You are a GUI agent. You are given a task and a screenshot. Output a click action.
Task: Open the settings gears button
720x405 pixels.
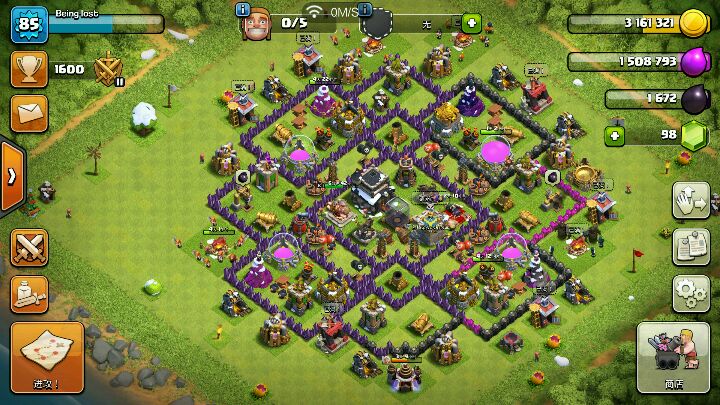(x=690, y=292)
